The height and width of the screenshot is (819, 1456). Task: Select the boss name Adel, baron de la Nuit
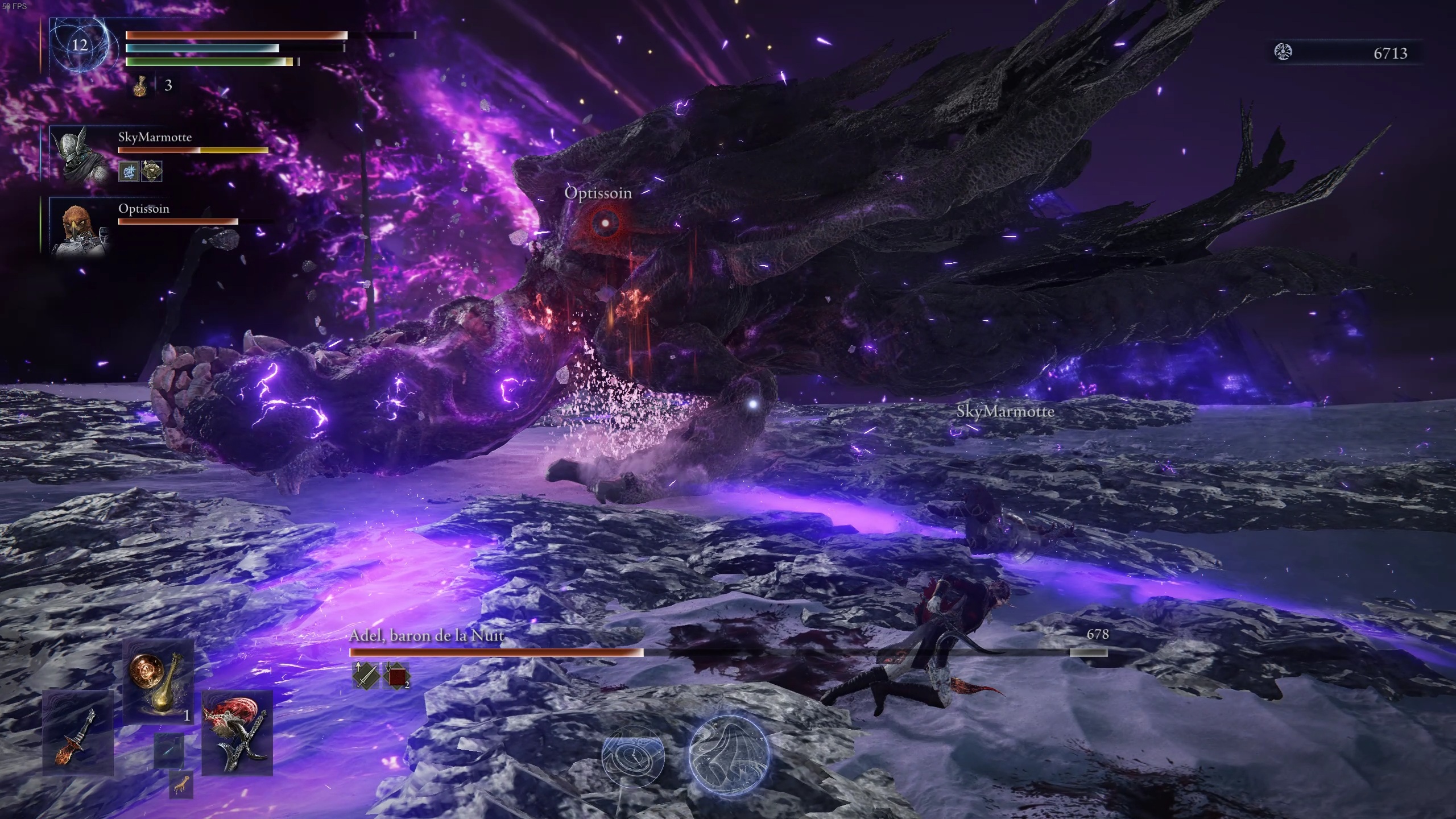(425, 636)
